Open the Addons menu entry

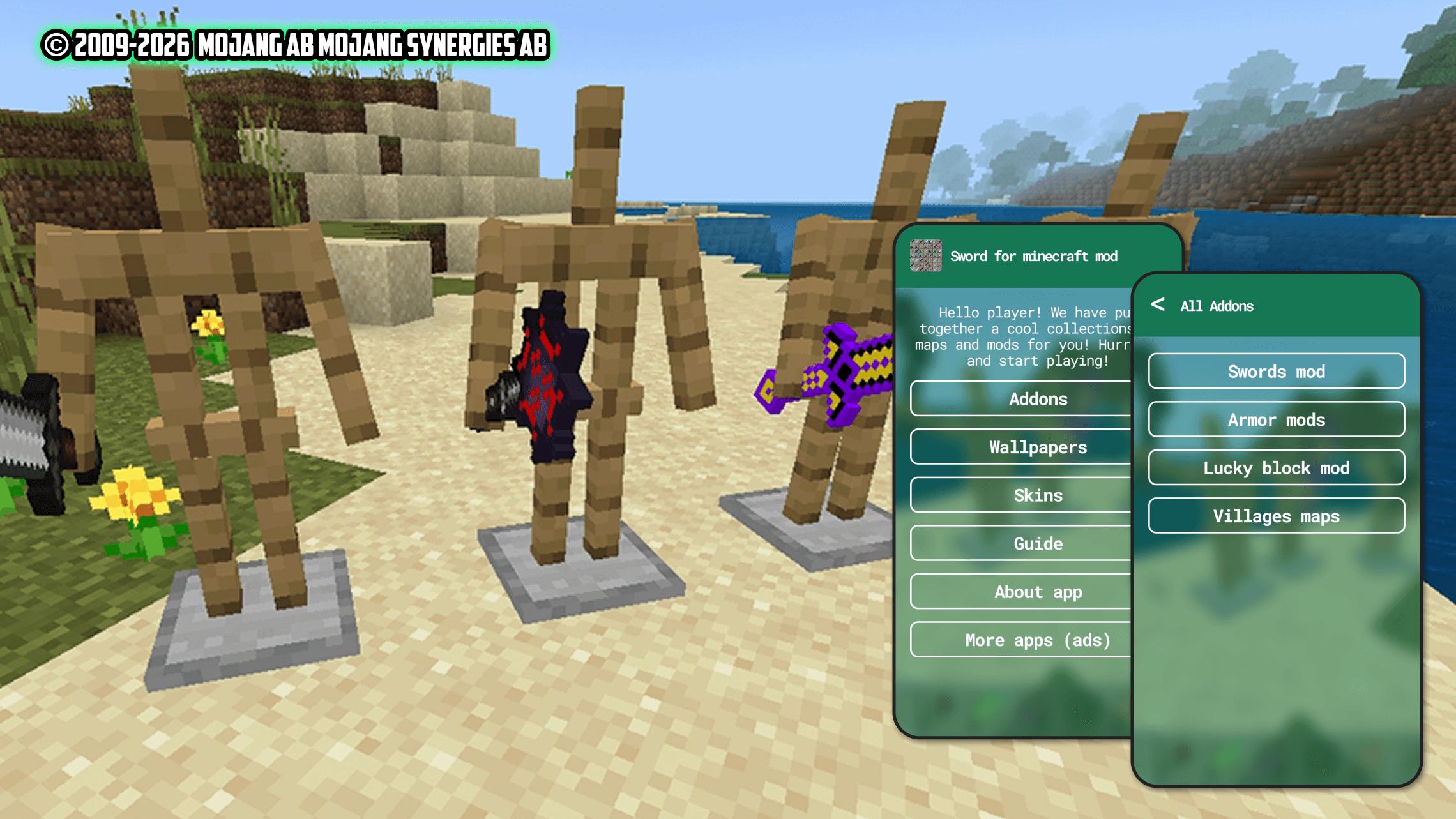1022,399
